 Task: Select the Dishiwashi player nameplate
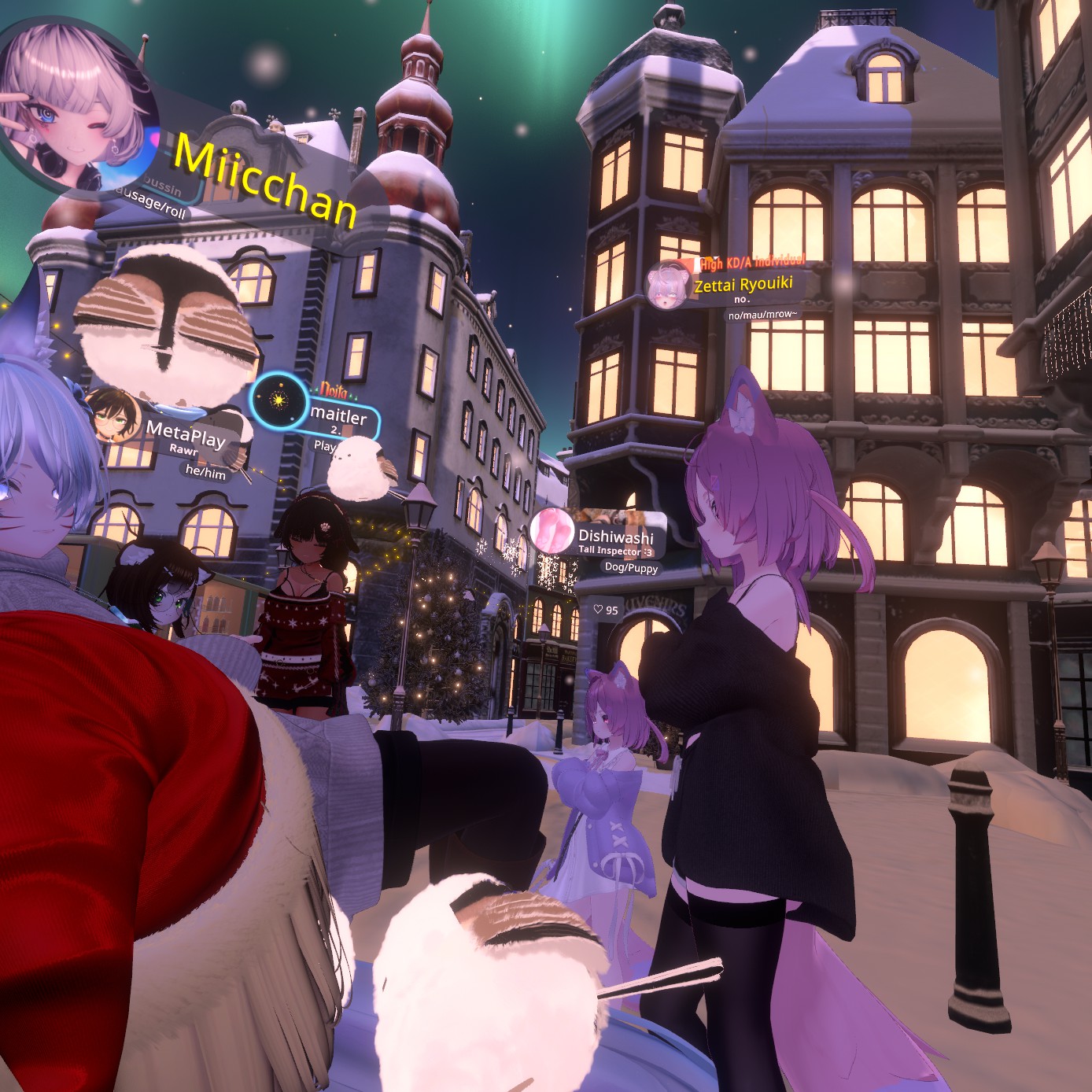tap(616, 537)
